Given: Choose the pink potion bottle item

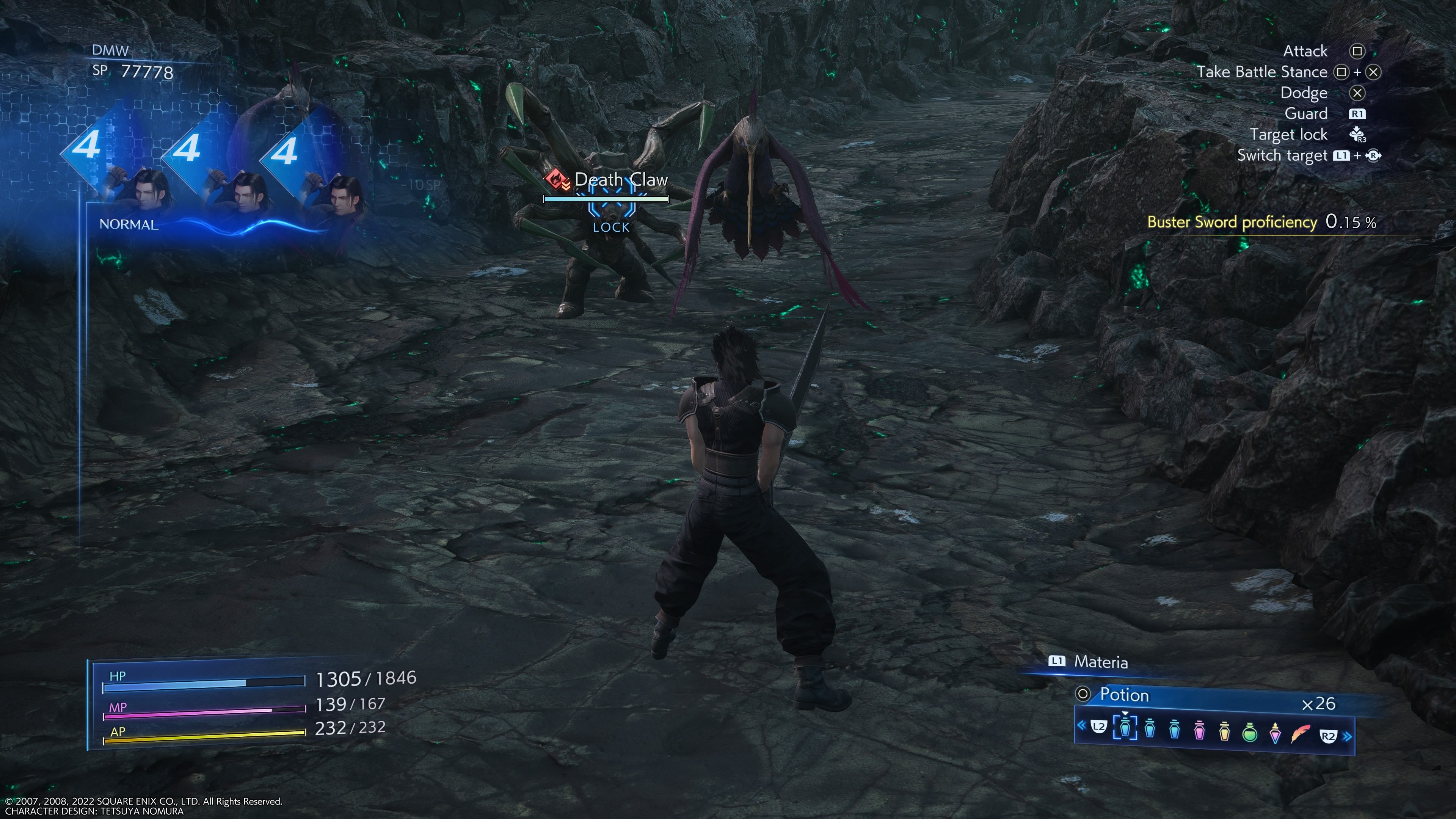Looking at the screenshot, I should click(1199, 731).
